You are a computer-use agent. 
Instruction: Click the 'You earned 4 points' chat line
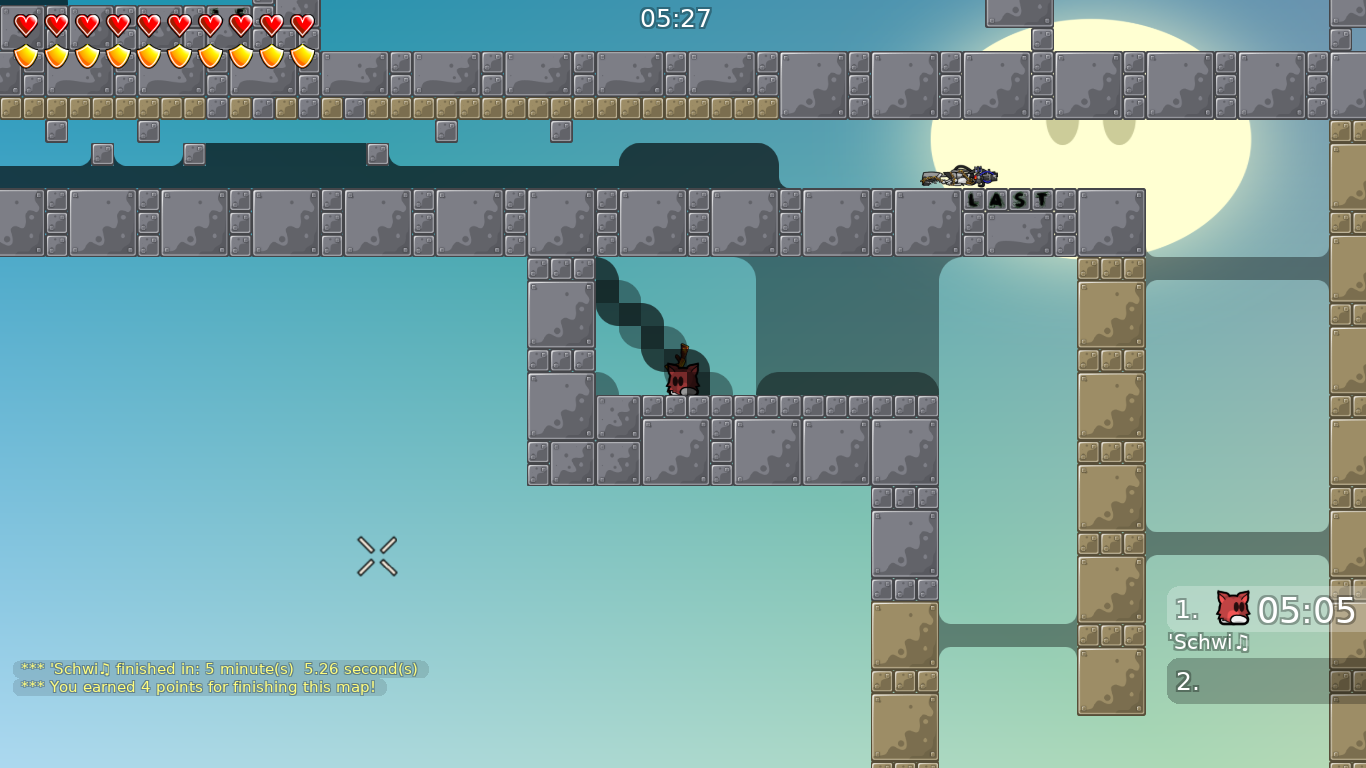(200, 687)
